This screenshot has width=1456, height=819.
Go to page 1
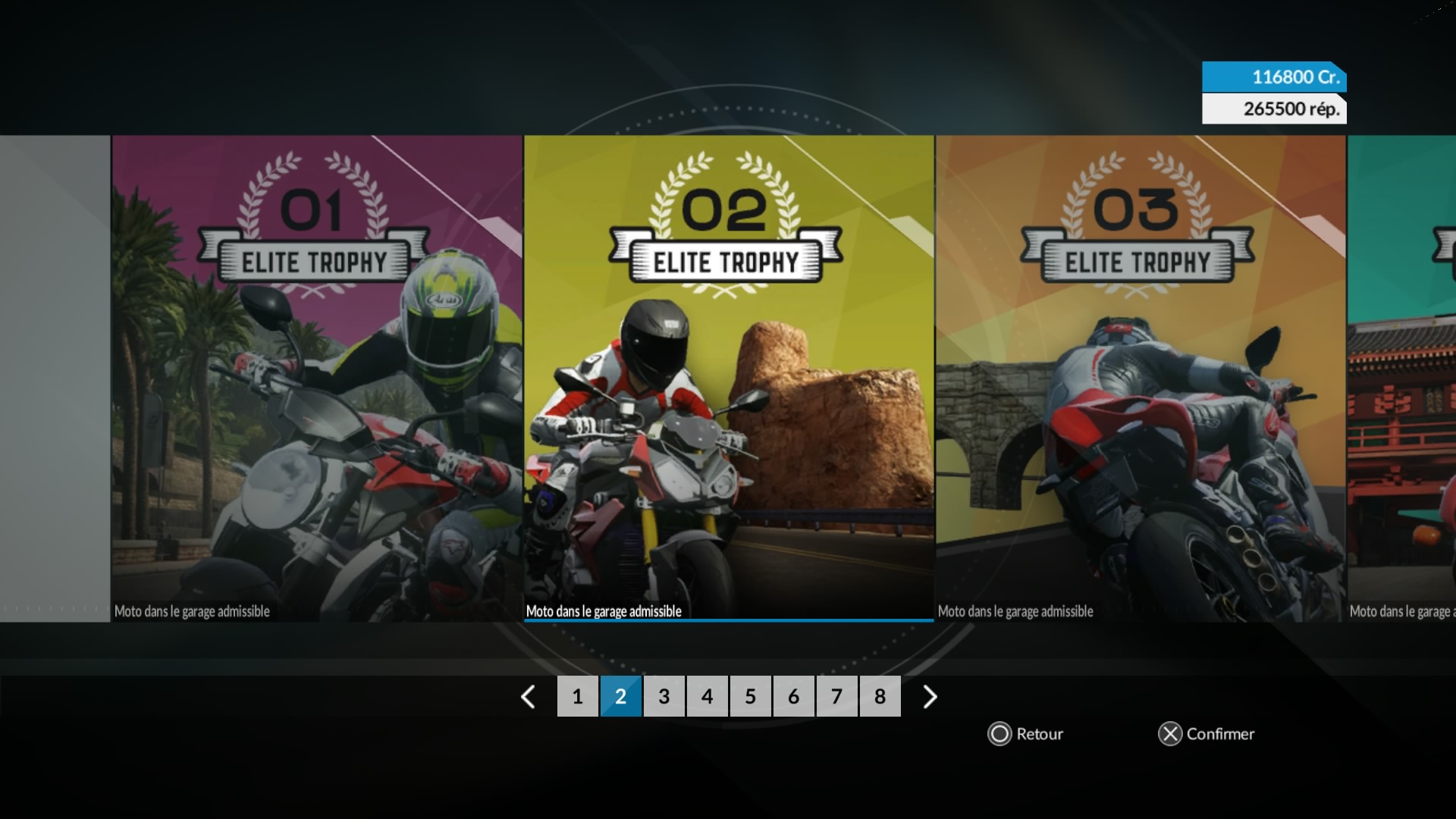pos(577,696)
